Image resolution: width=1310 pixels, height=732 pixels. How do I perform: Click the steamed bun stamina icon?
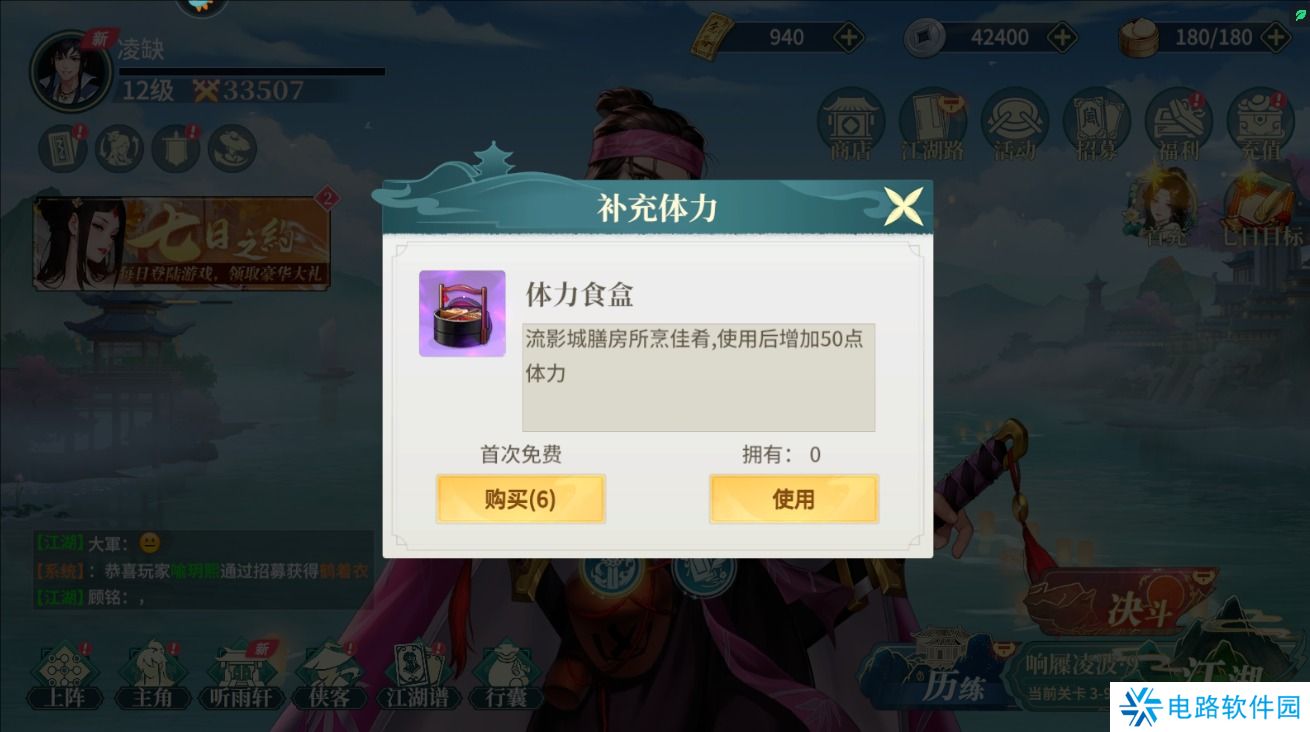pos(1138,38)
